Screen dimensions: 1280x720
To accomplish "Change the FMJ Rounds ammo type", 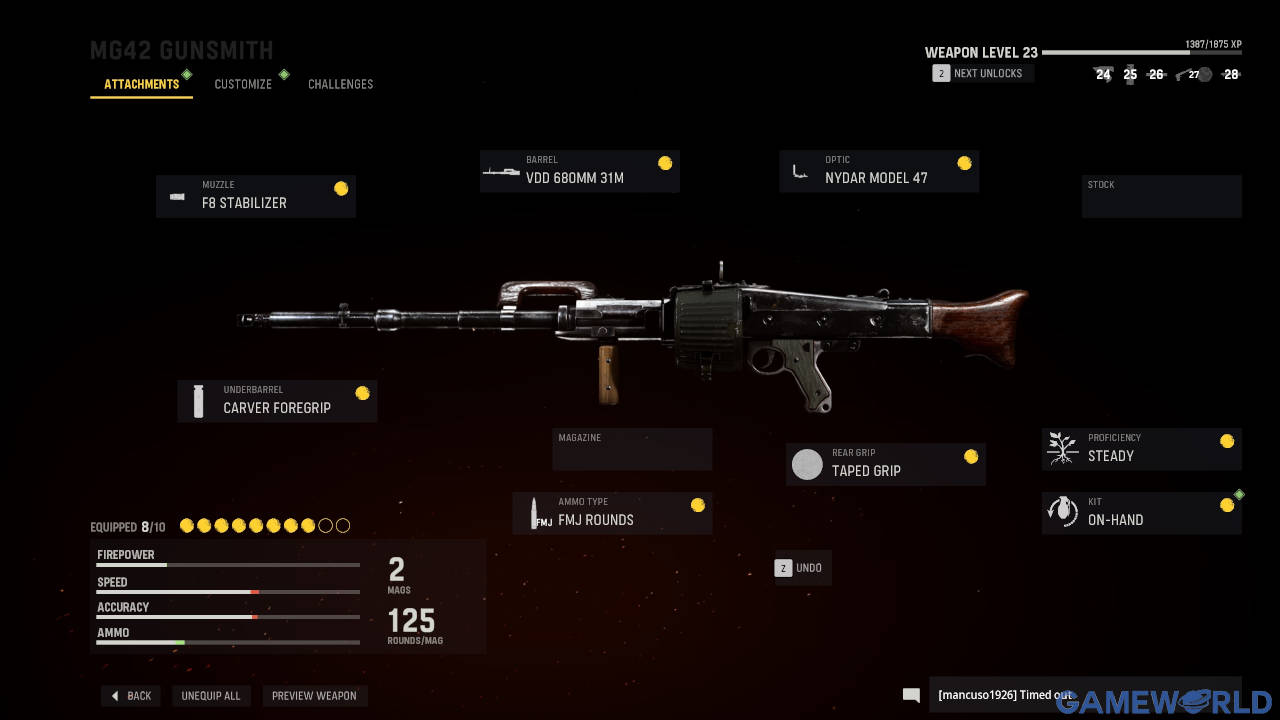I will 612,513.
